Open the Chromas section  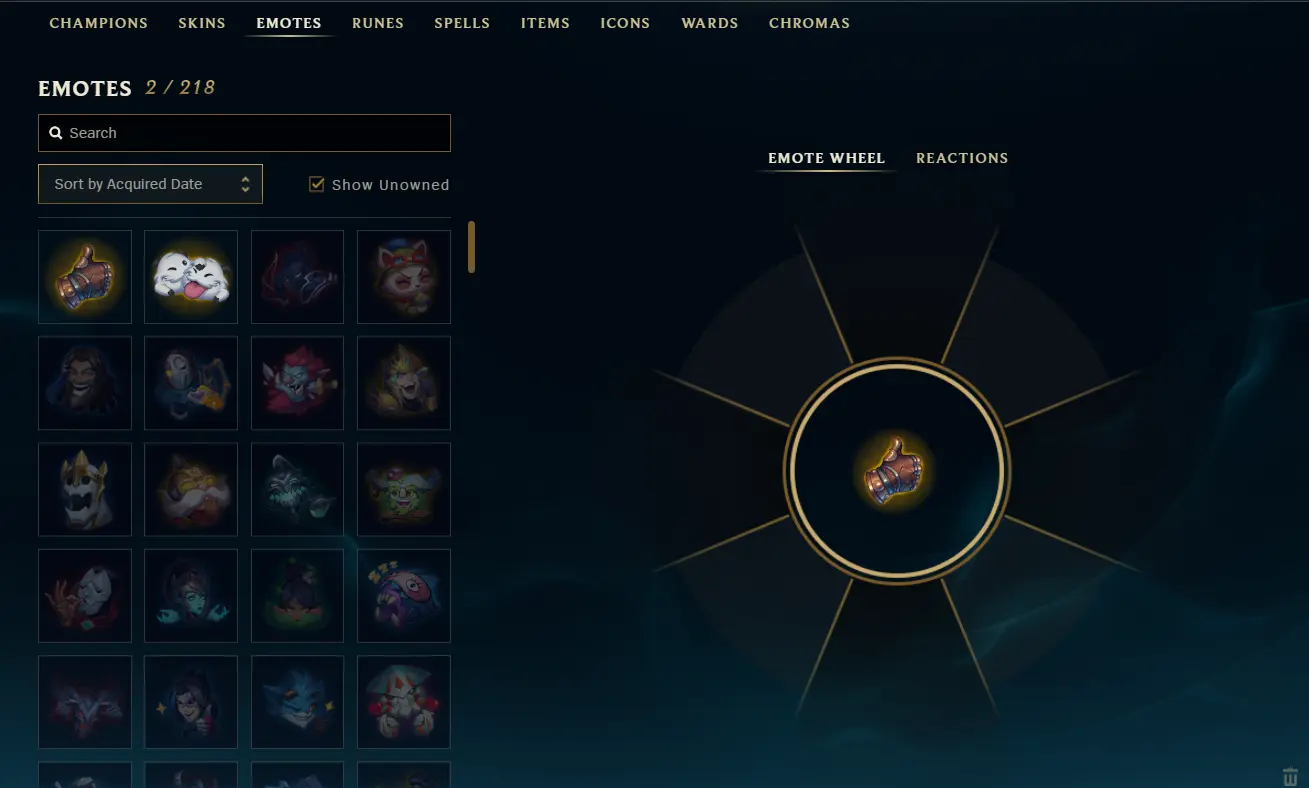click(x=809, y=23)
